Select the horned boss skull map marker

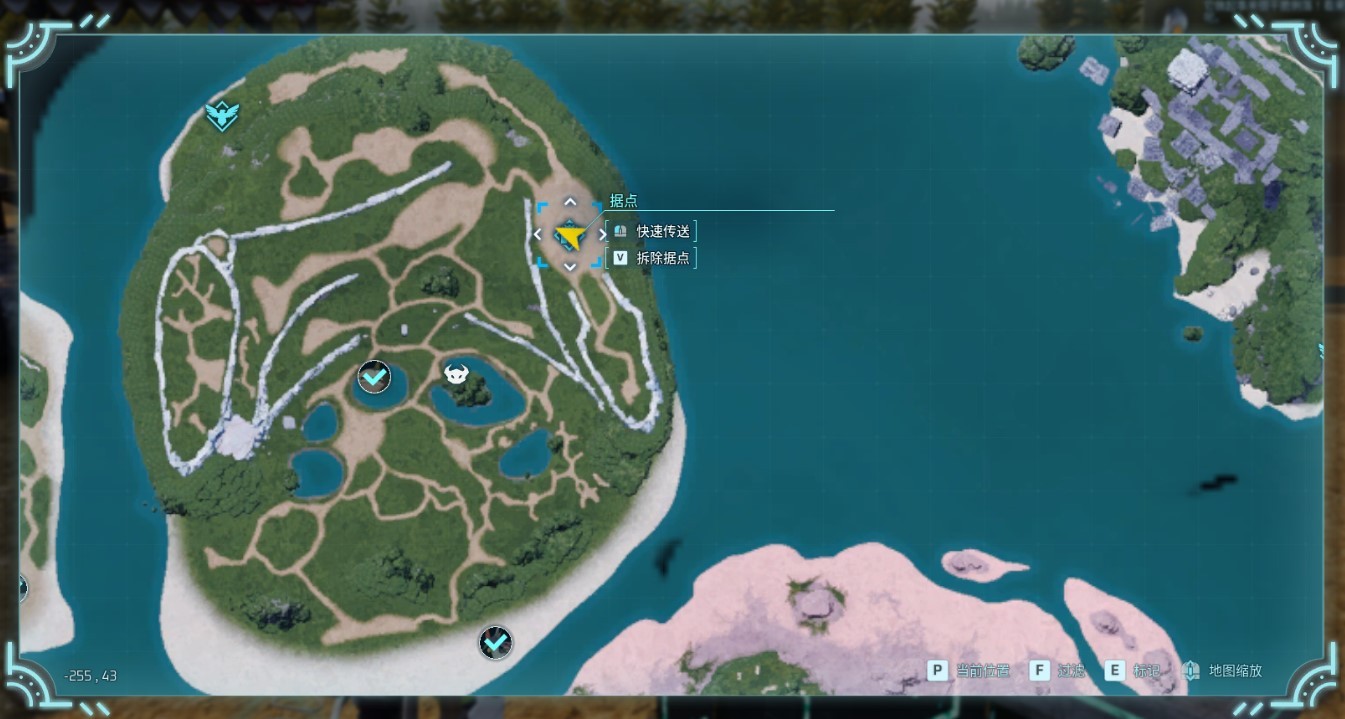coord(457,375)
